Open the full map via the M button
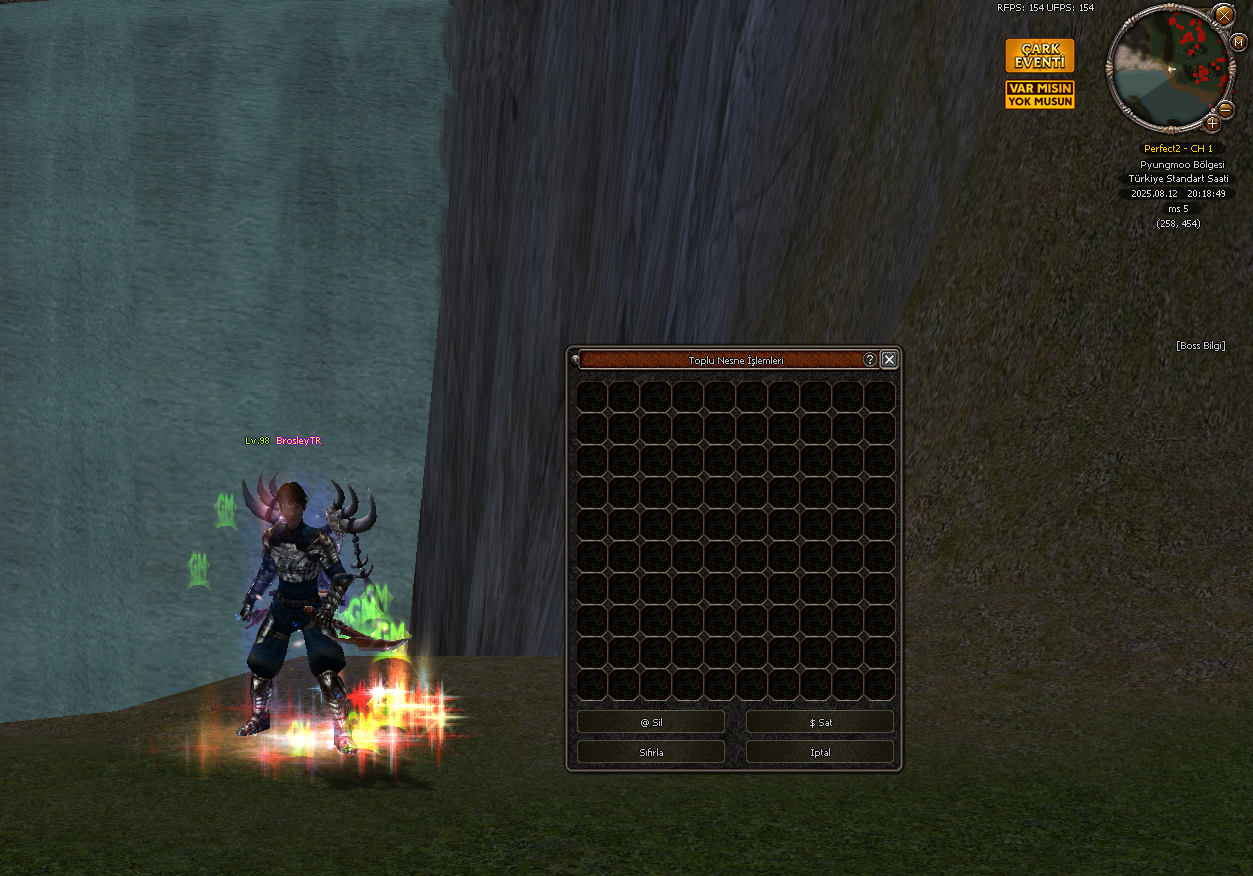This screenshot has height=876, width=1253. 1239,42
